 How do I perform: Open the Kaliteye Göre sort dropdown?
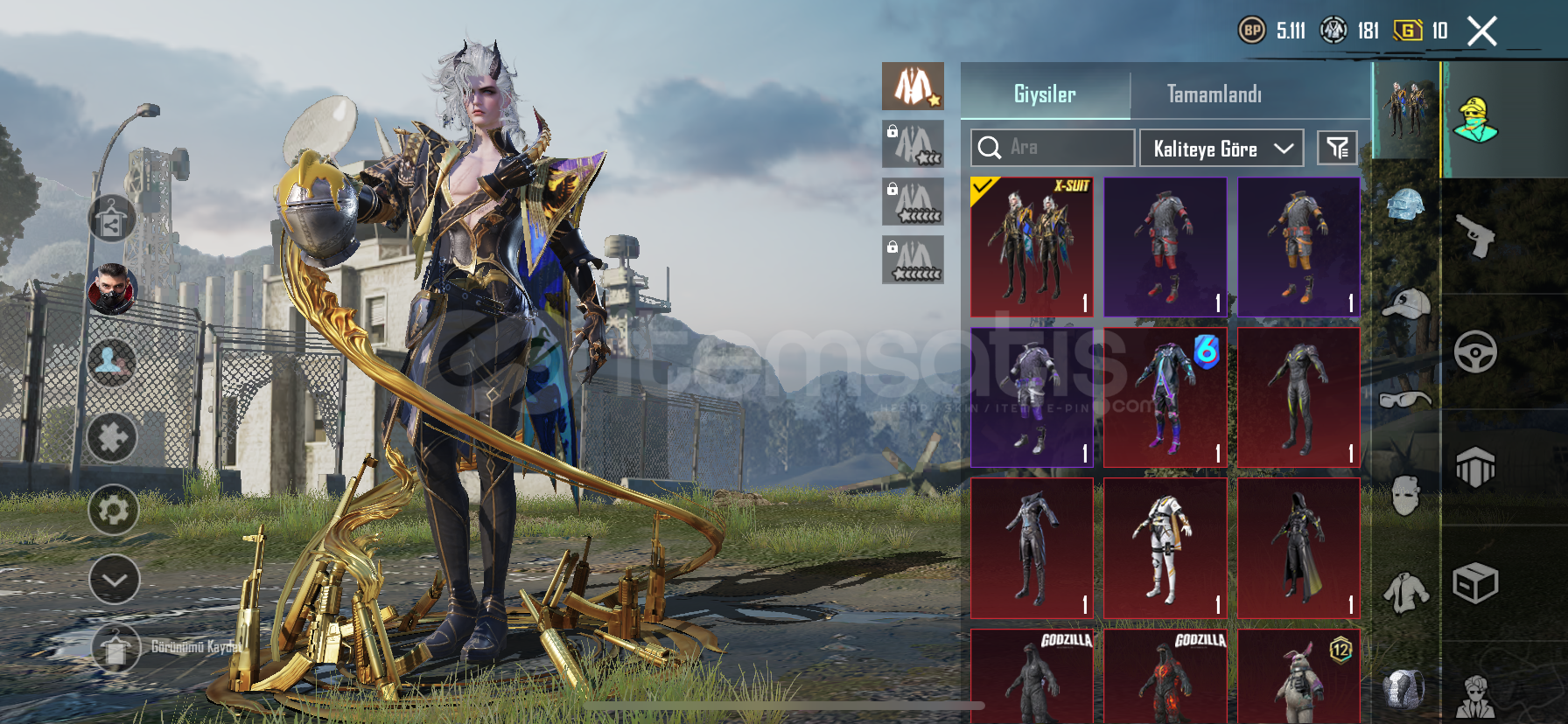click(1221, 149)
